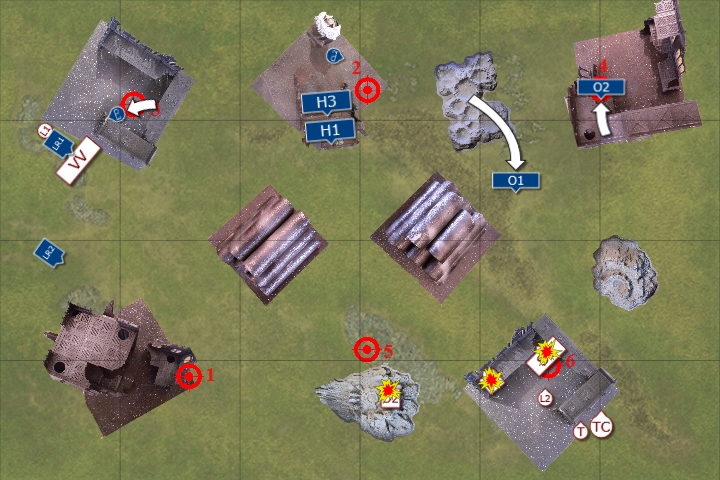Select the blue H1 unit token

[330, 130]
